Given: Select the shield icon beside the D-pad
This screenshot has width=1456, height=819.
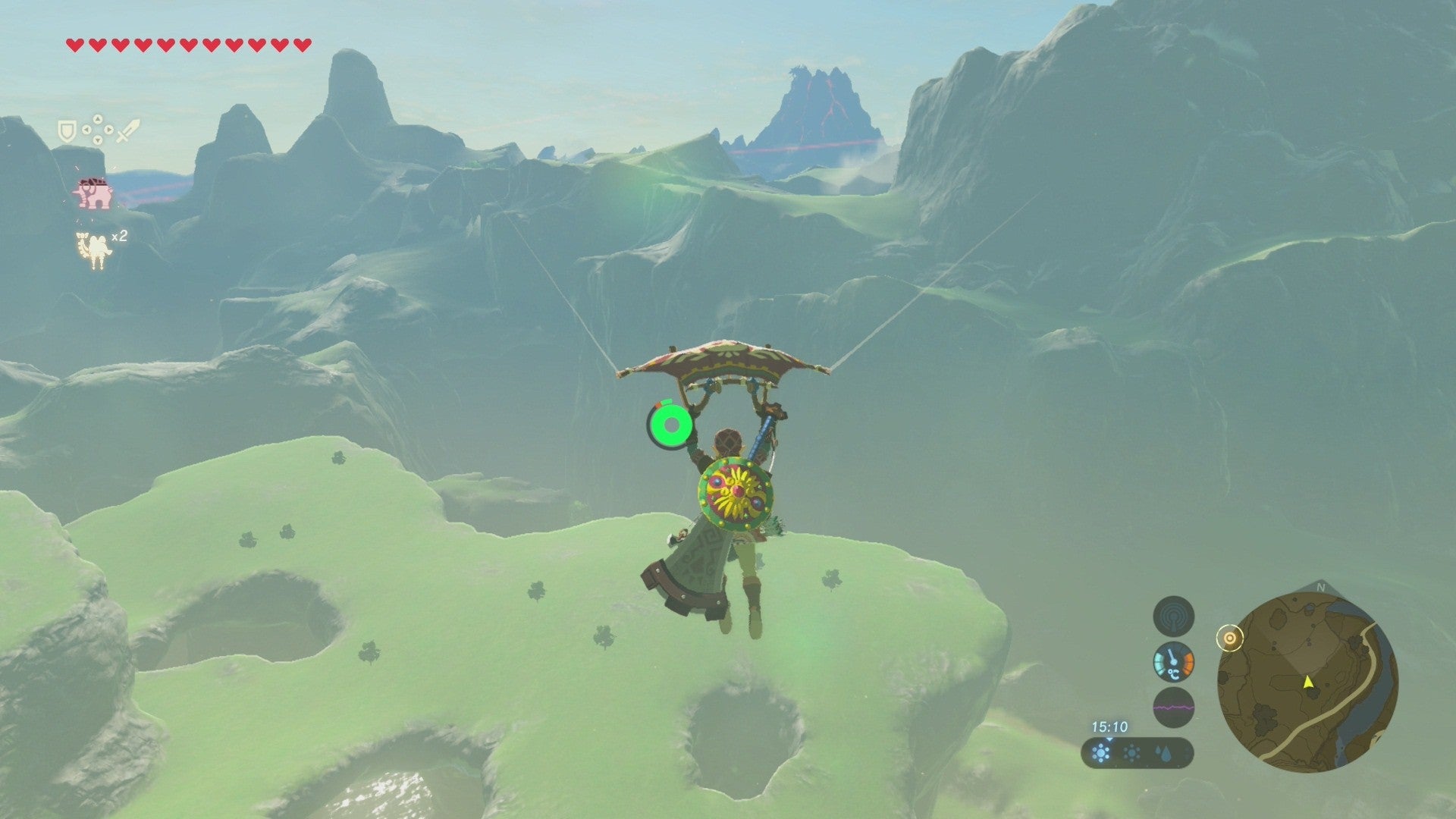Looking at the screenshot, I should point(67,132).
